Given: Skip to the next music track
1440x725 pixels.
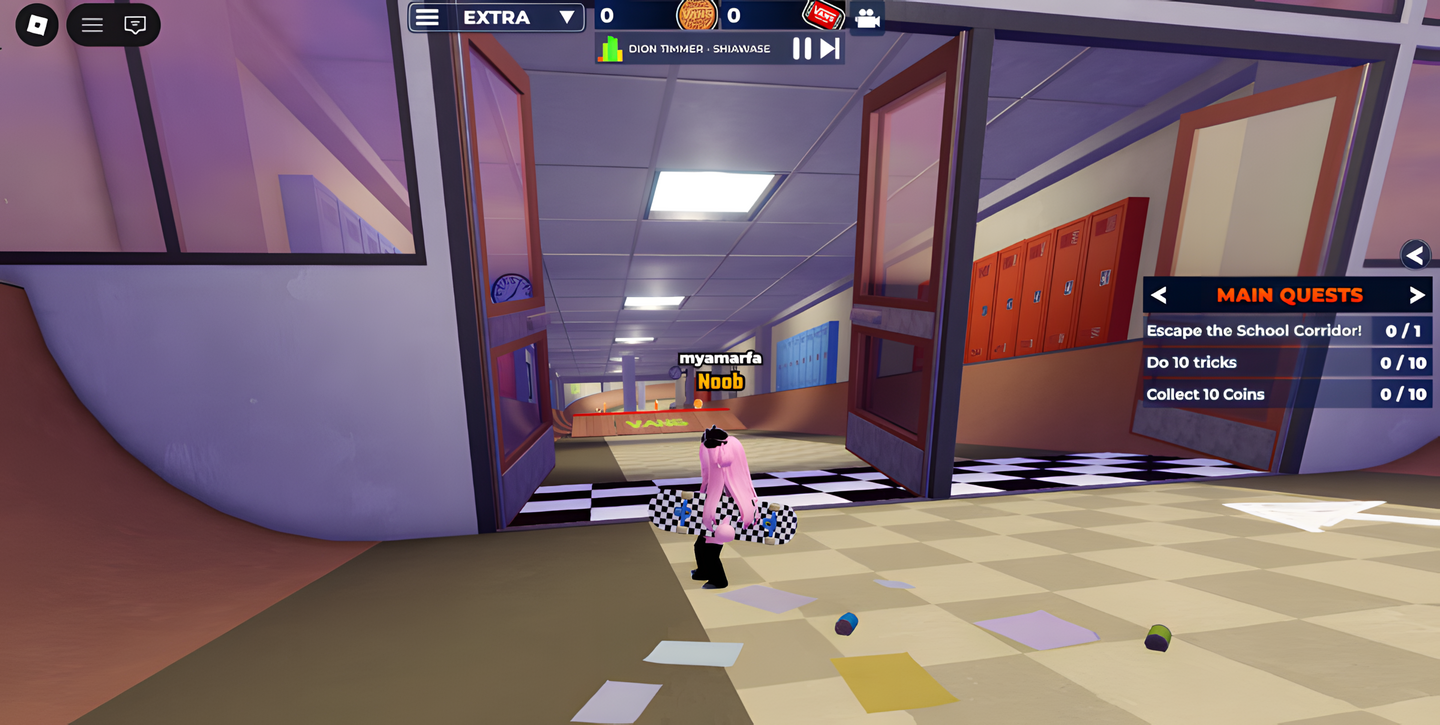Looking at the screenshot, I should (x=830, y=48).
